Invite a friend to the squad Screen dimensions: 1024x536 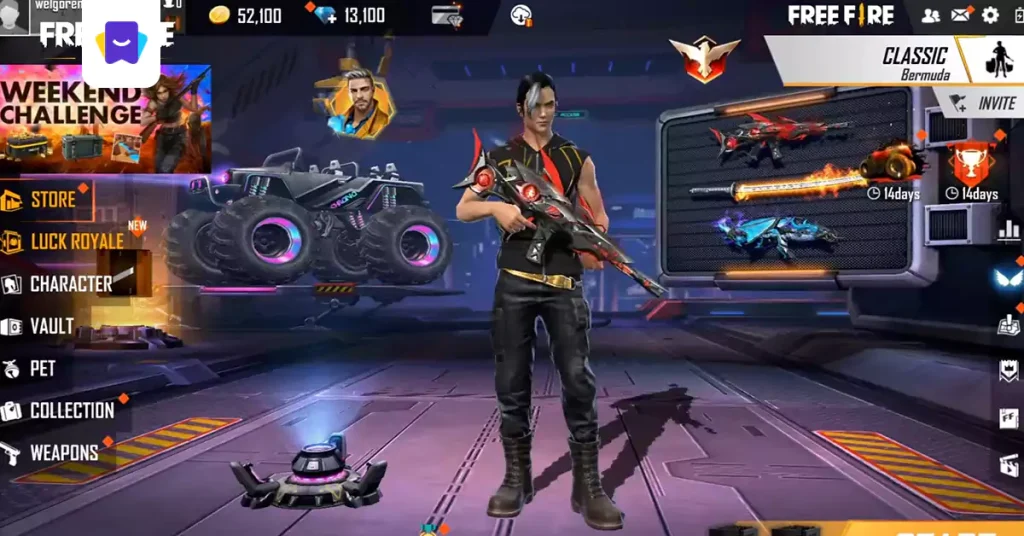tap(983, 103)
